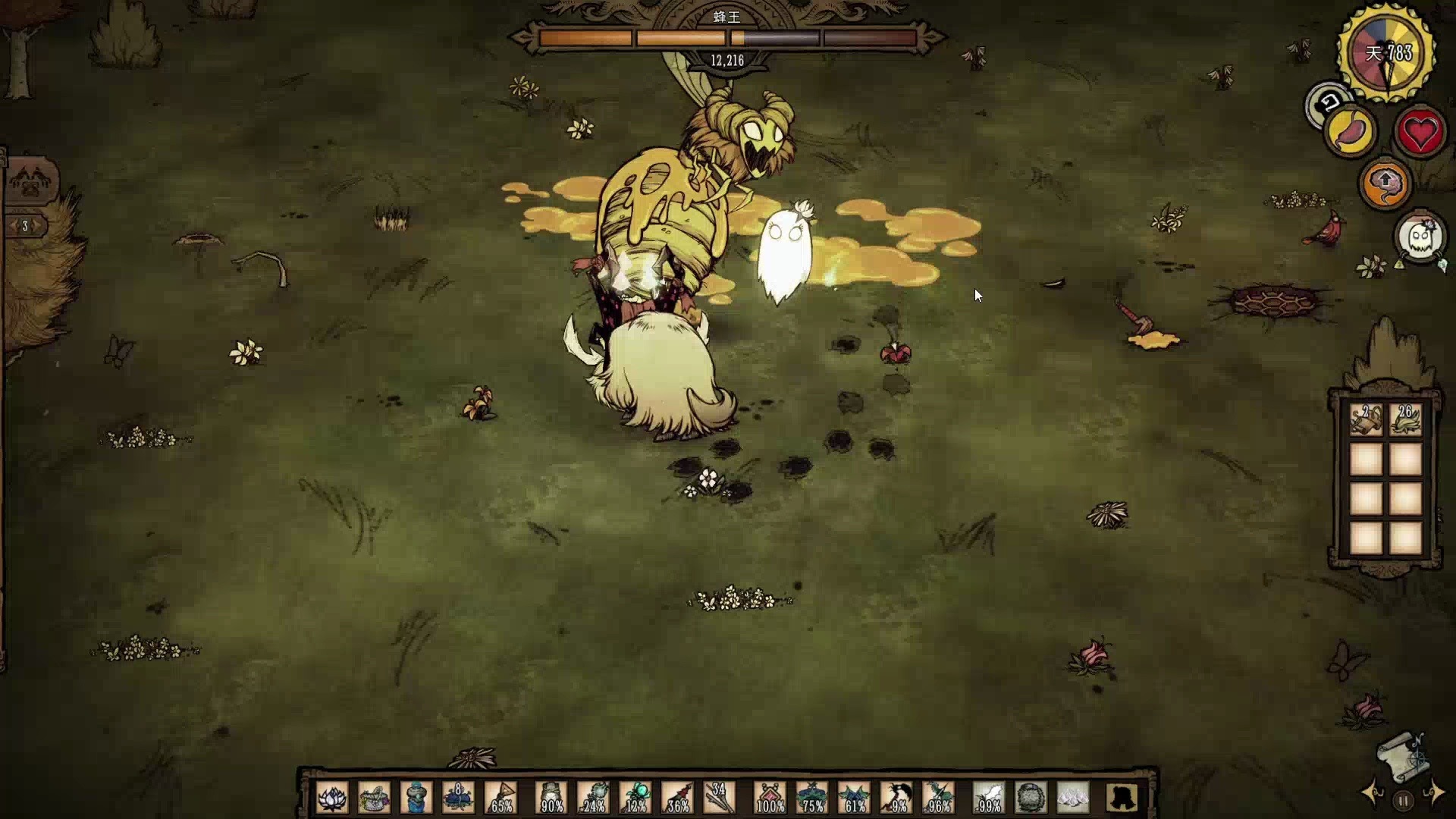Click the brain sanity meter
Screen dimensions: 1456x819
1385,183
